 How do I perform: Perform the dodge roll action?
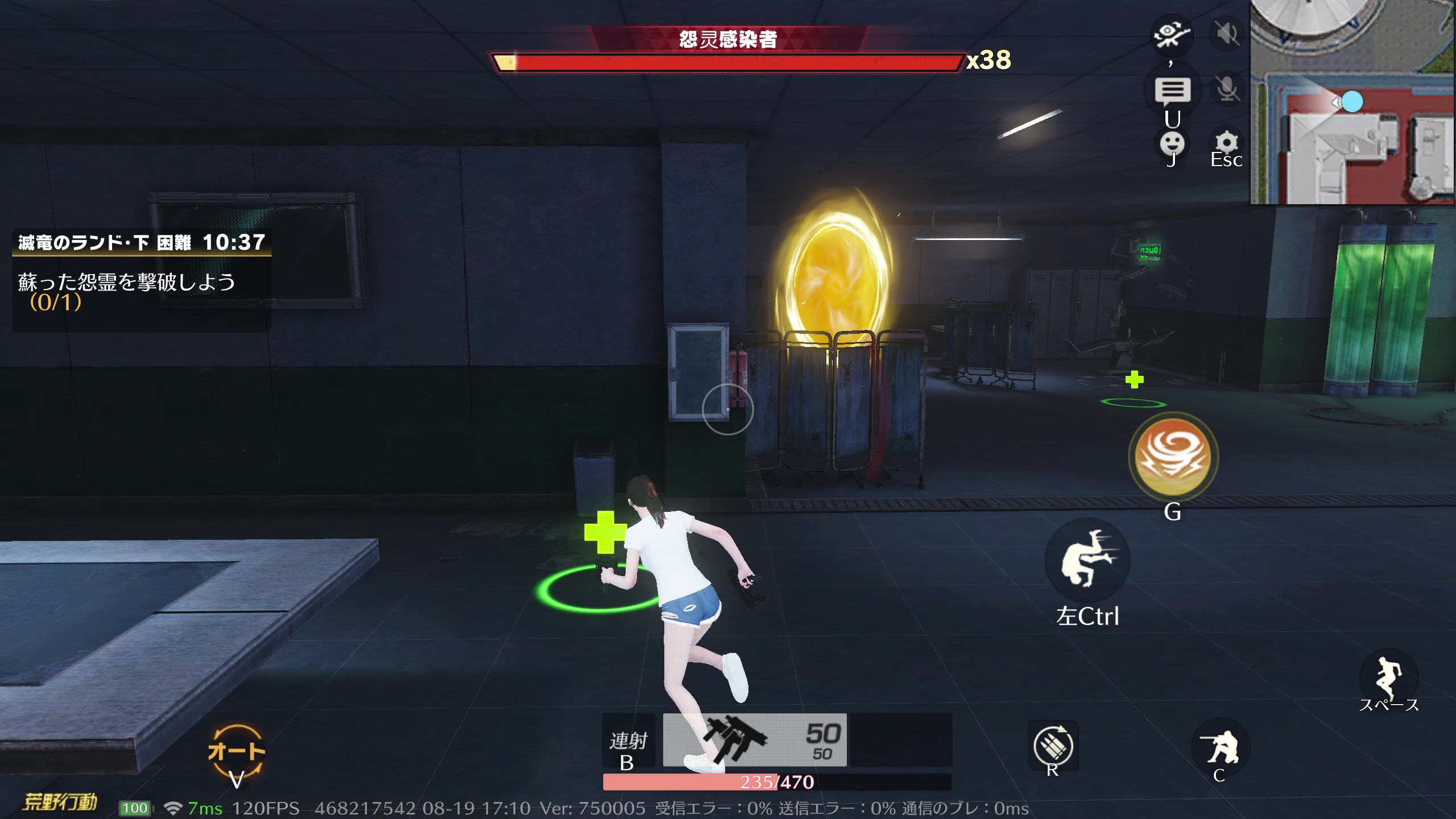(x=1087, y=560)
